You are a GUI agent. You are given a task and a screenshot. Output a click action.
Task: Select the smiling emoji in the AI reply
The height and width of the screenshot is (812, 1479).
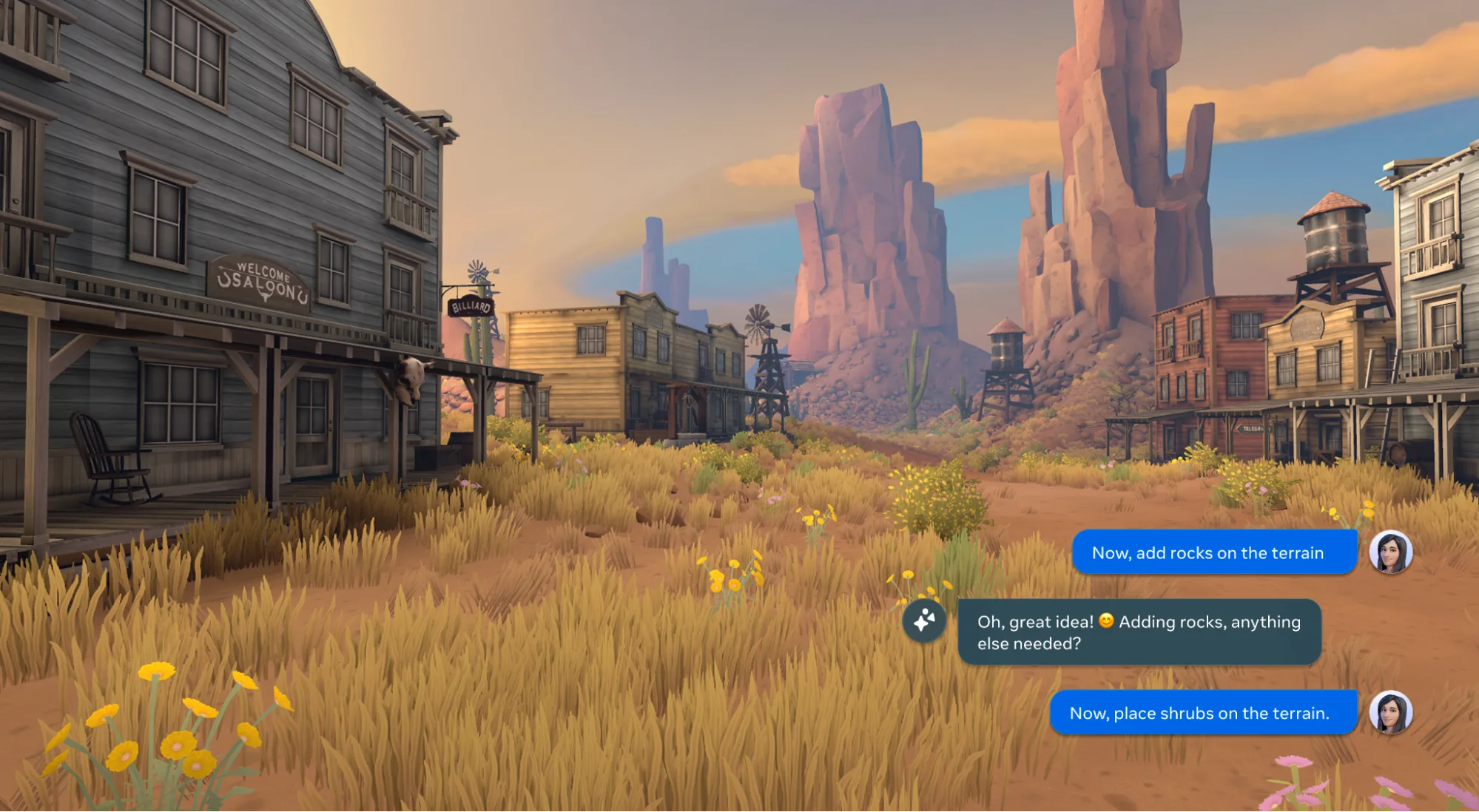(1107, 622)
